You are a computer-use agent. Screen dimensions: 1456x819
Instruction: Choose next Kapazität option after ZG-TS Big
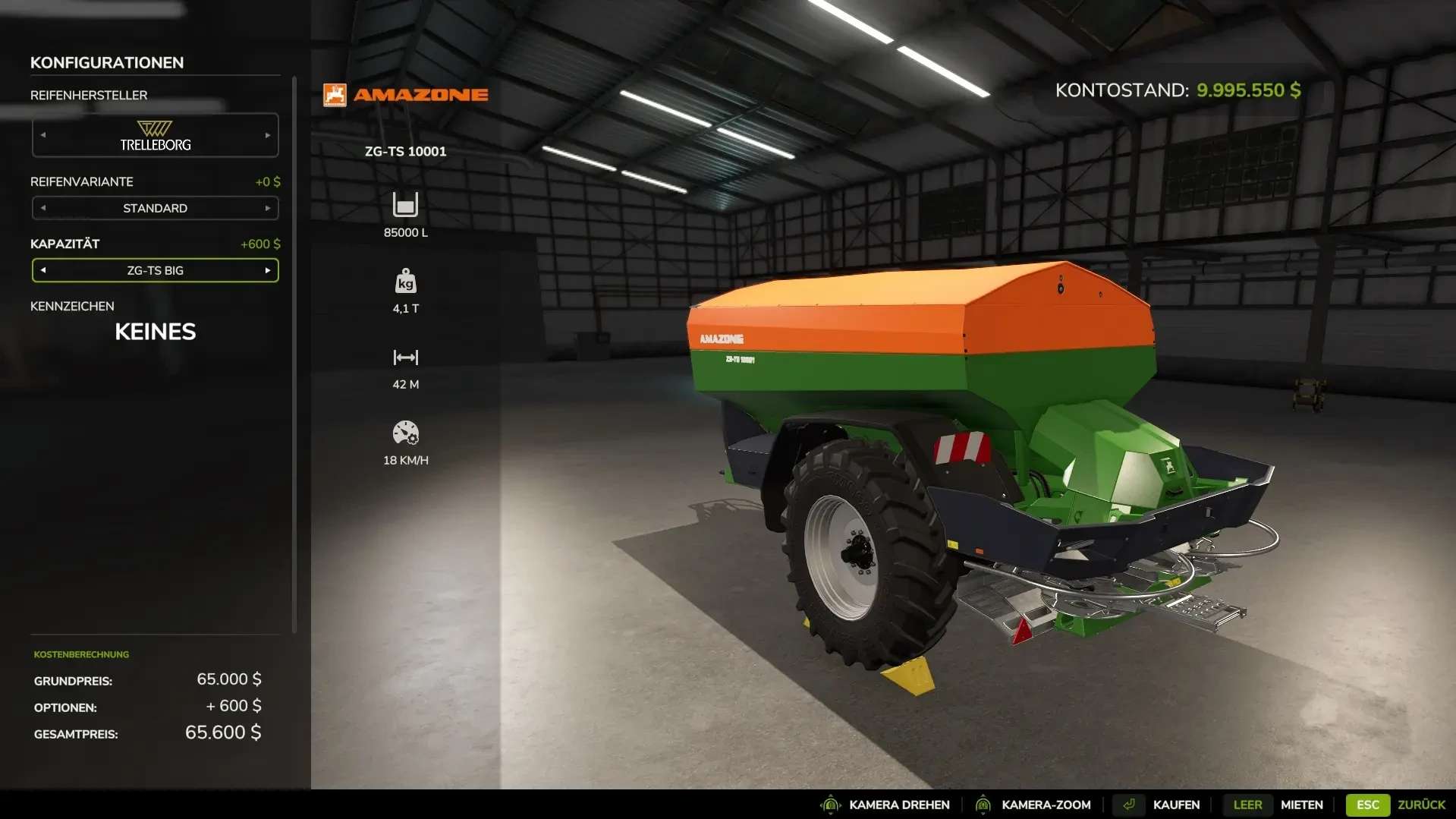tap(268, 270)
